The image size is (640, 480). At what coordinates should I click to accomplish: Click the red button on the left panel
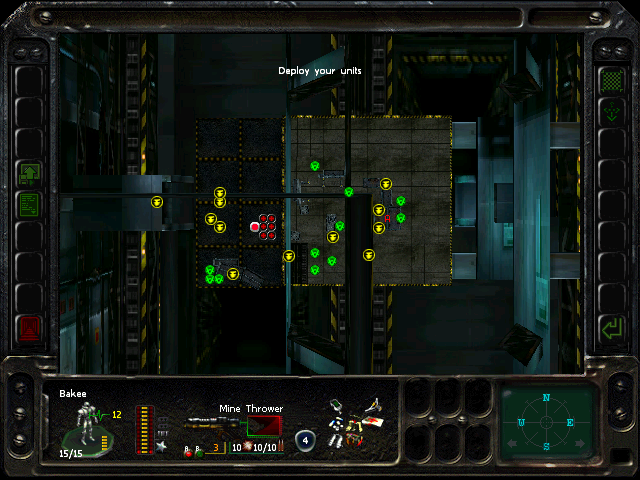pyautogui.click(x=29, y=327)
